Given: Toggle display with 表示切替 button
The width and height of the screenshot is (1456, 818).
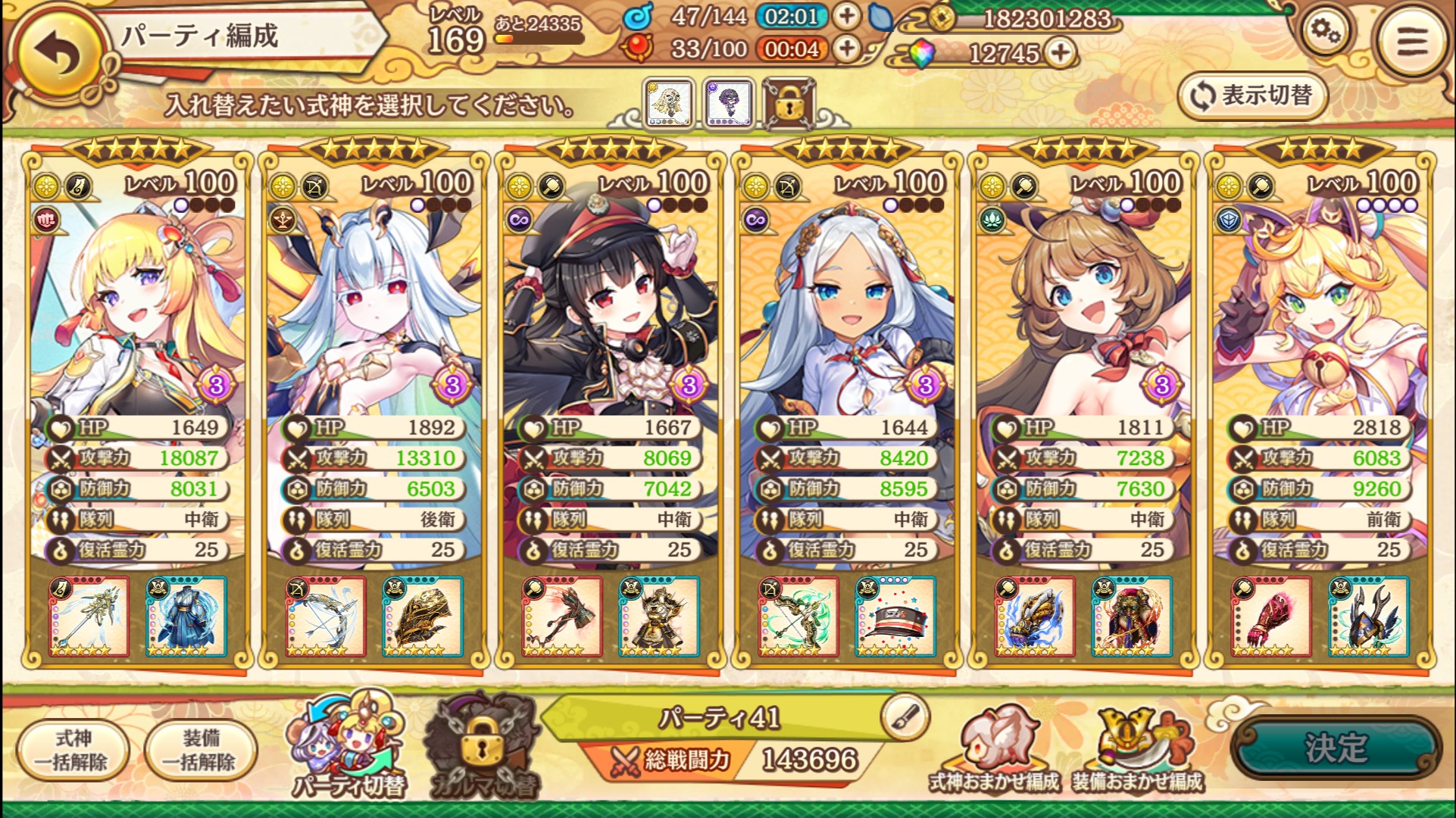Looking at the screenshot, I should tap(1252, 96).
